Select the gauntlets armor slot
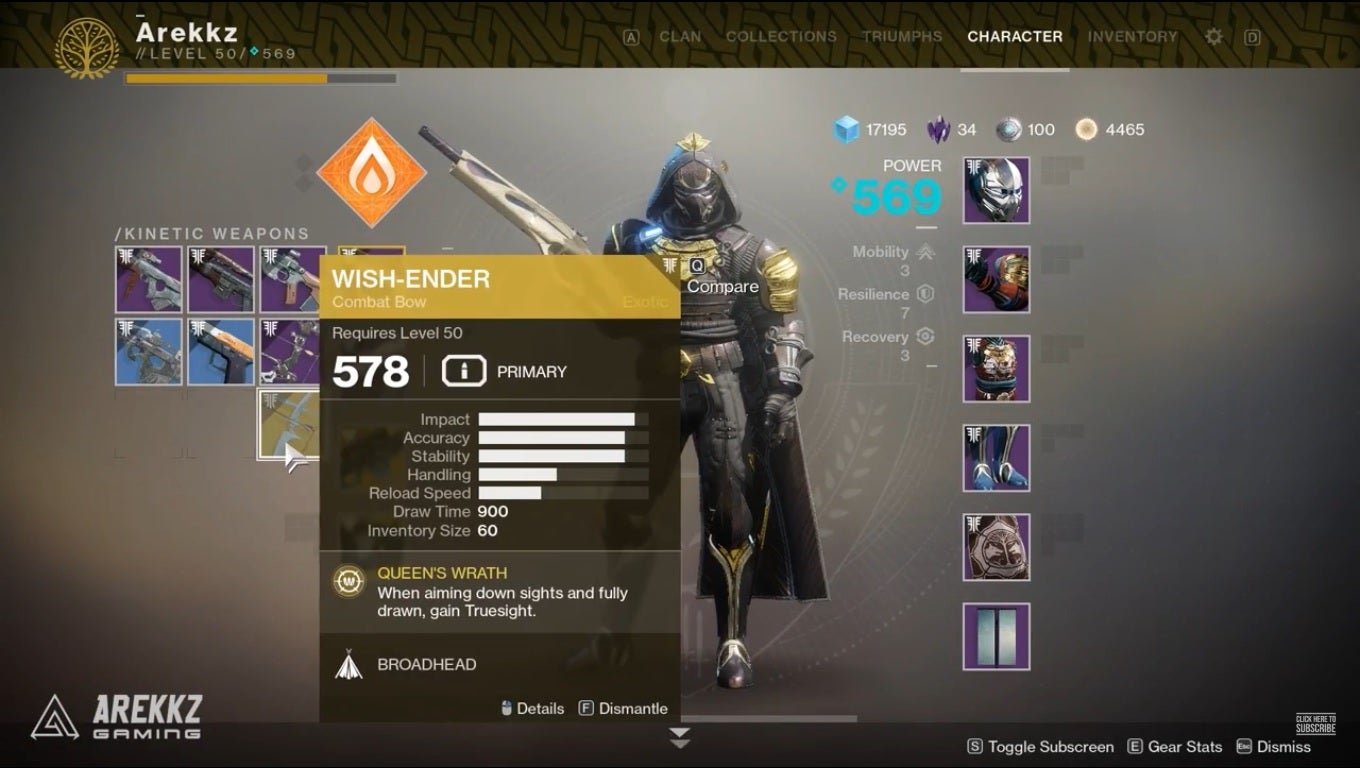 [x=996, y=279]
